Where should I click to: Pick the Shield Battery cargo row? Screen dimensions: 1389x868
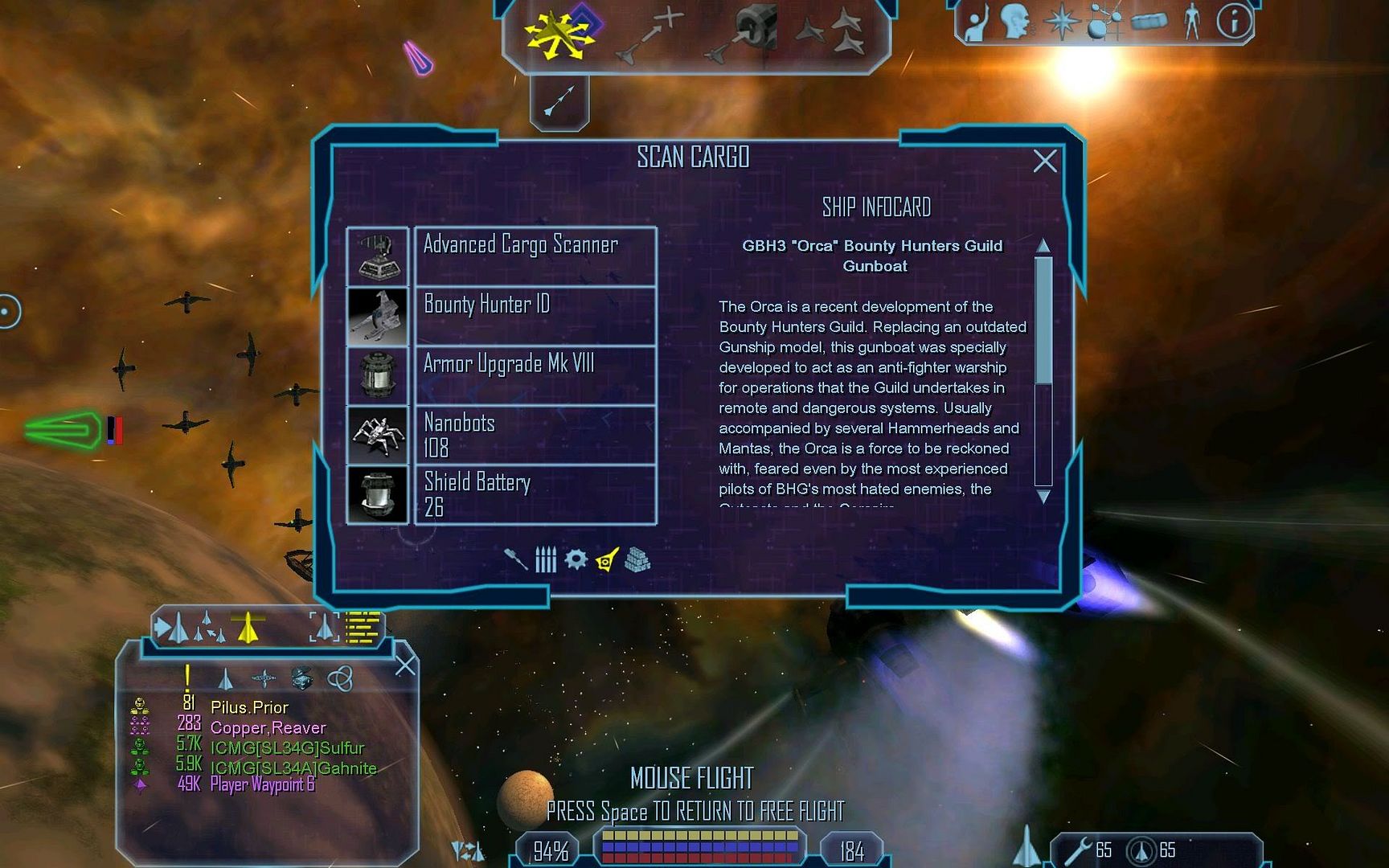534,494
